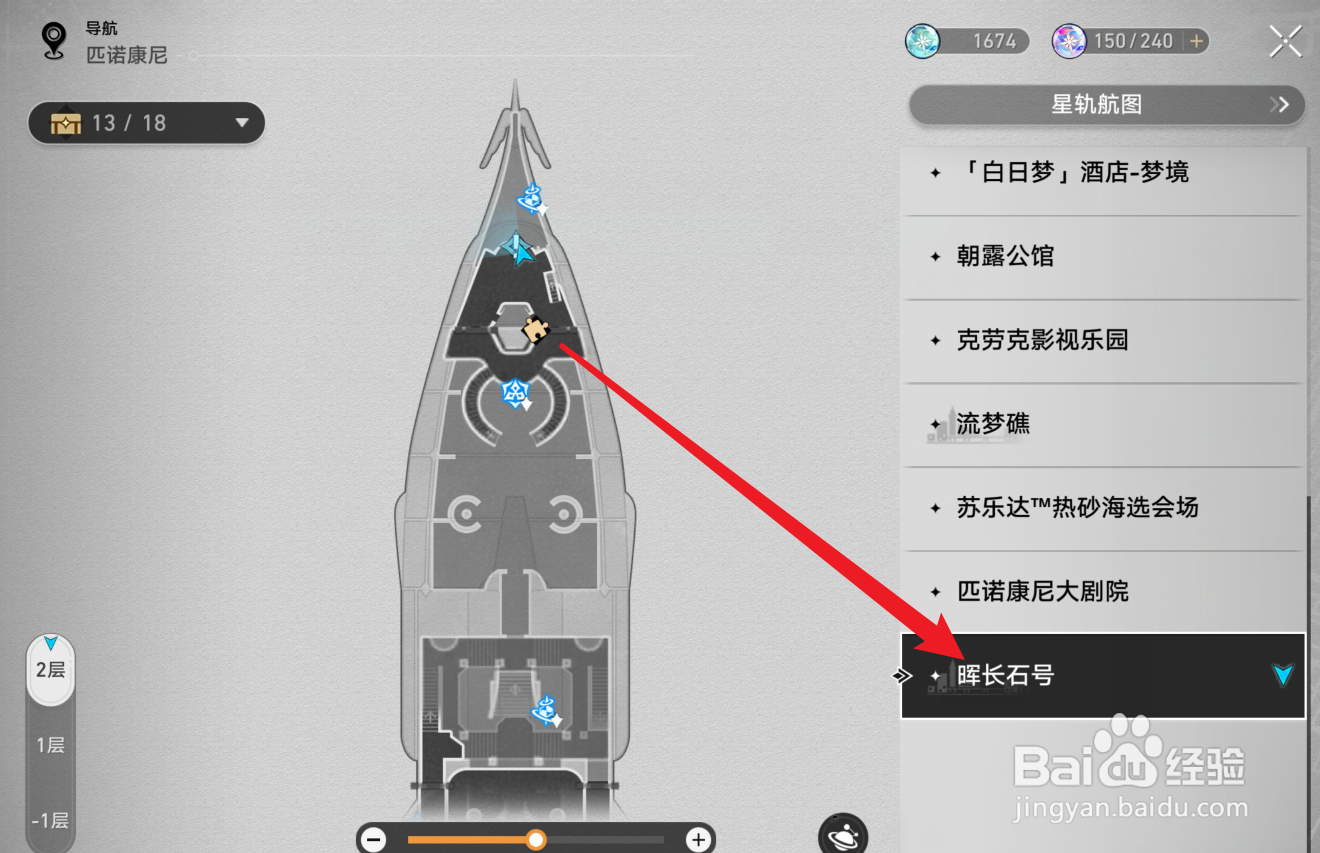1320x853 pixels.
Task: Select the space anchor teleport icon near the ship's bow
Action: tap(530, 199)
